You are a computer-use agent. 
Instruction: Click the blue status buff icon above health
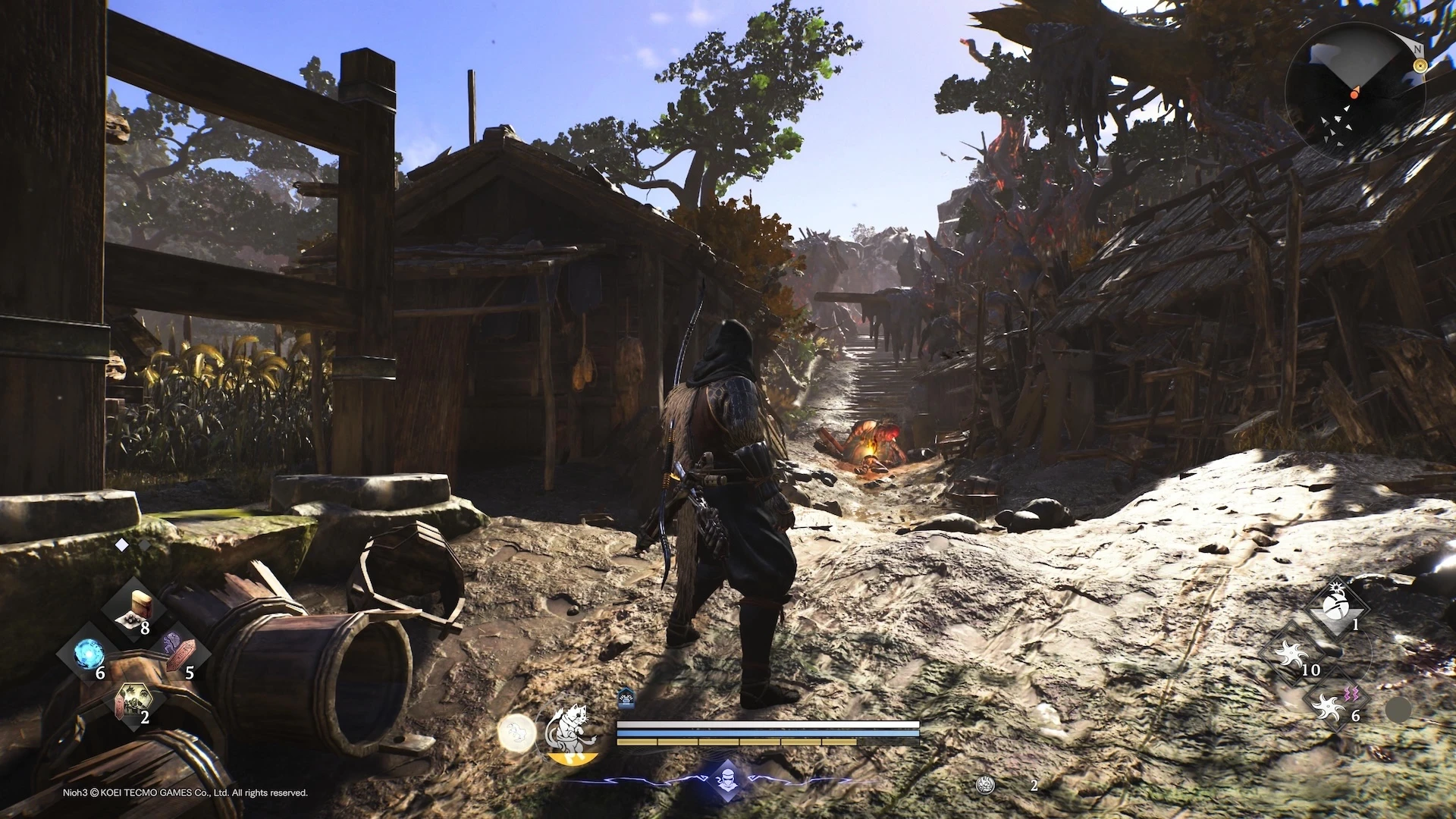click(x=626, y=697)
